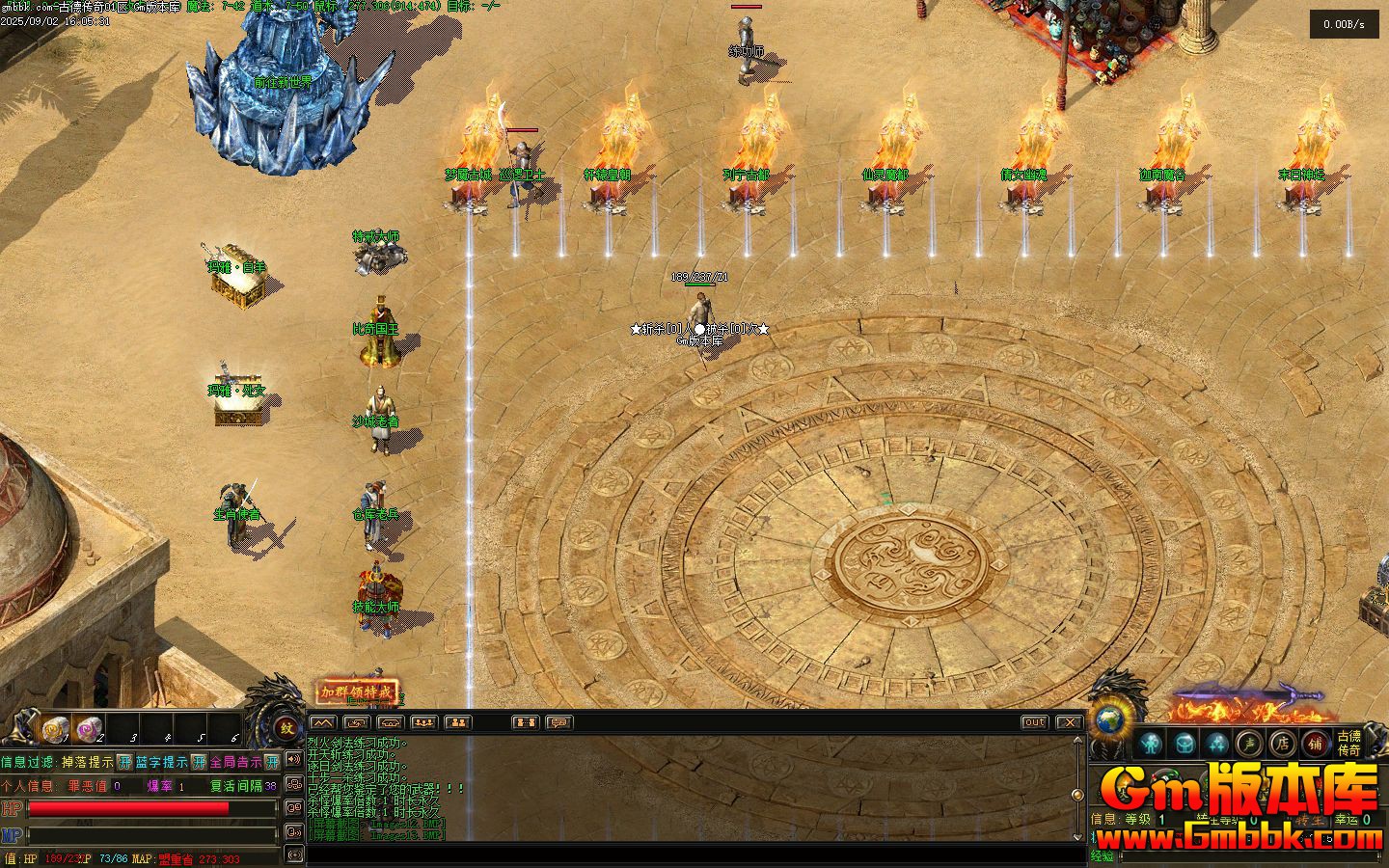1389x868 pixels.
Task: Open the red 铺 store button
Action: [x=1315, y=743]
